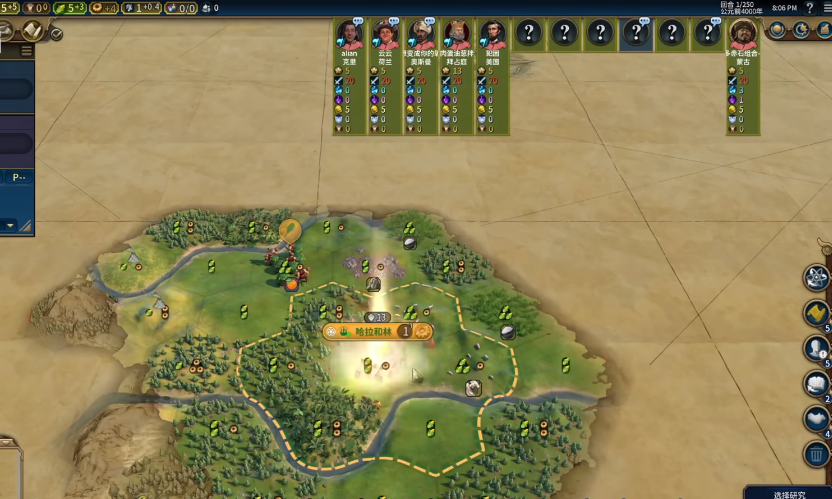Click the atom research notification icon
Image resolution: width=832 pixels, height=499 pixels.
pos(817,277)
